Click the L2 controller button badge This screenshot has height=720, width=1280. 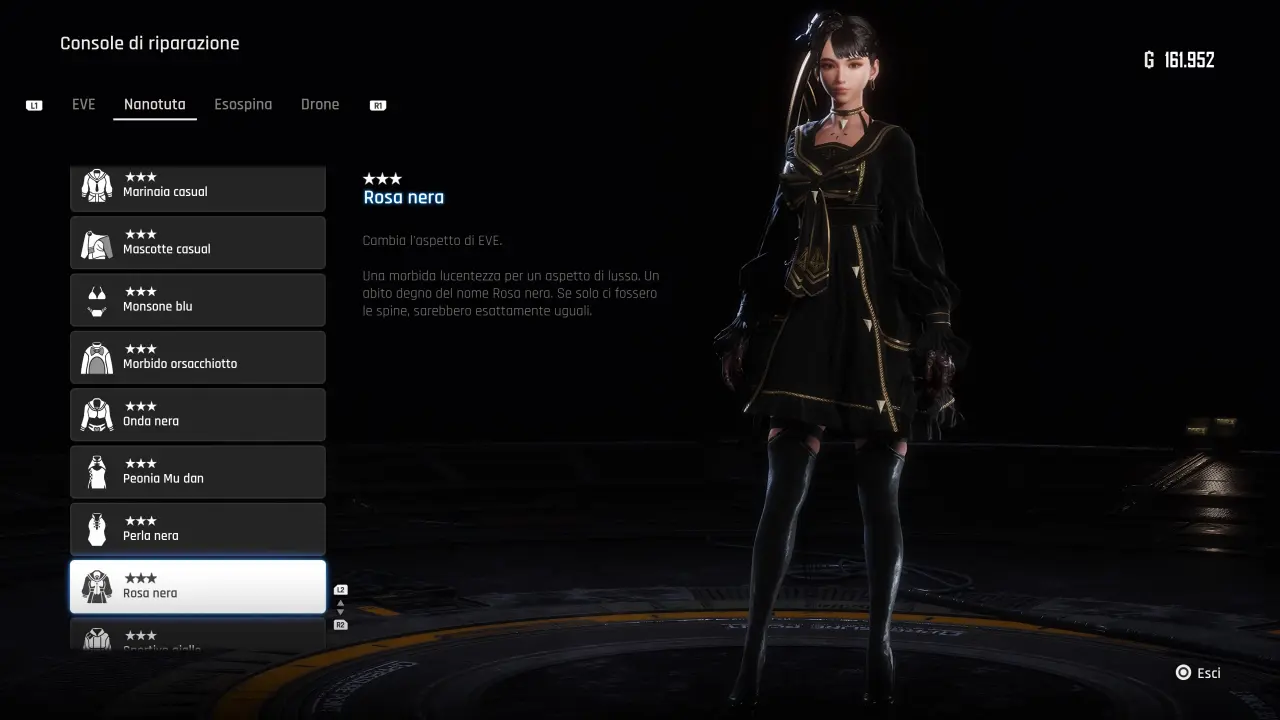(x=341, y=589)
